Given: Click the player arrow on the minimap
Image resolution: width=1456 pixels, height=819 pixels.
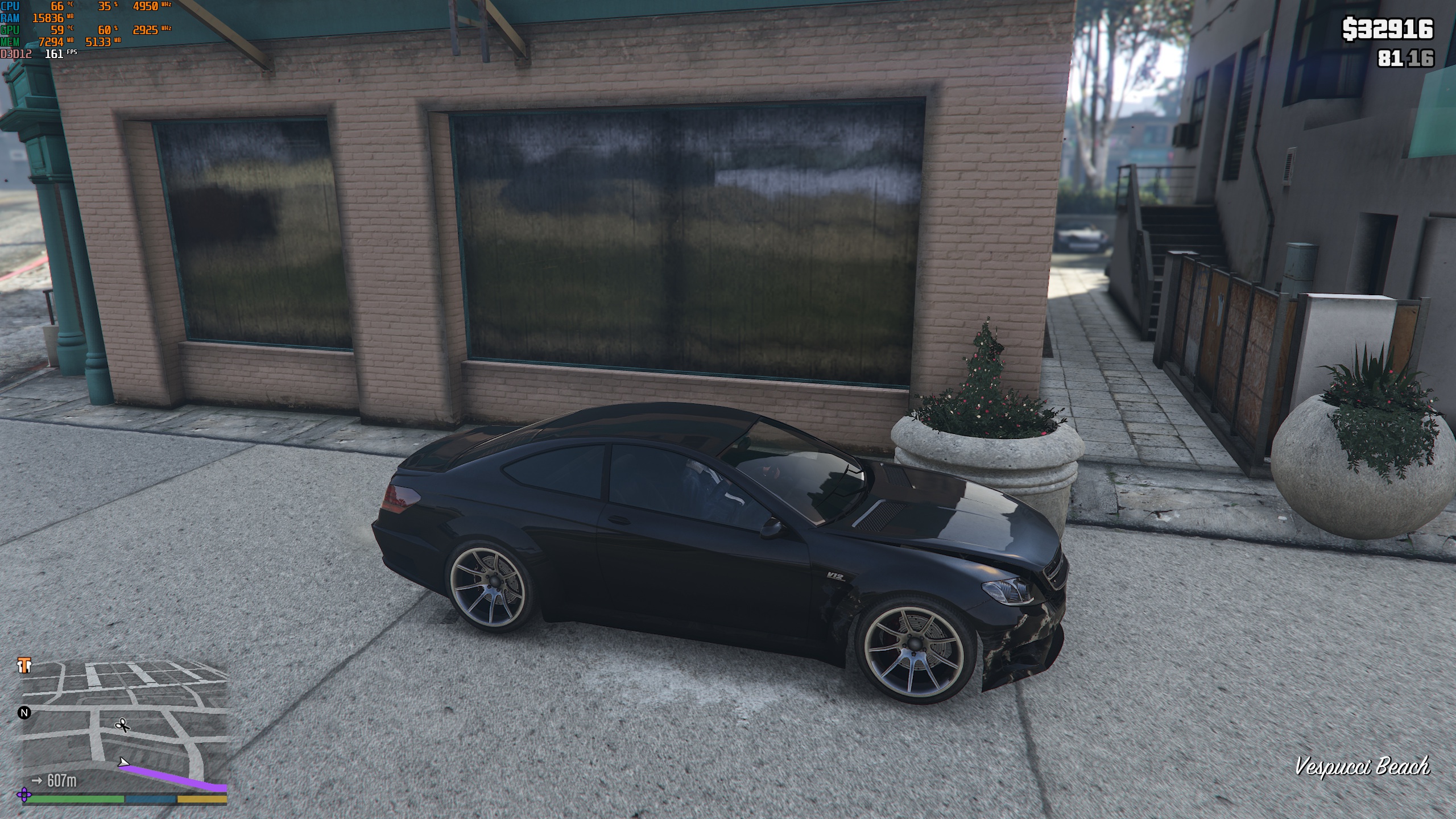Looking at the screenshot, I should (x=123, y=762).
